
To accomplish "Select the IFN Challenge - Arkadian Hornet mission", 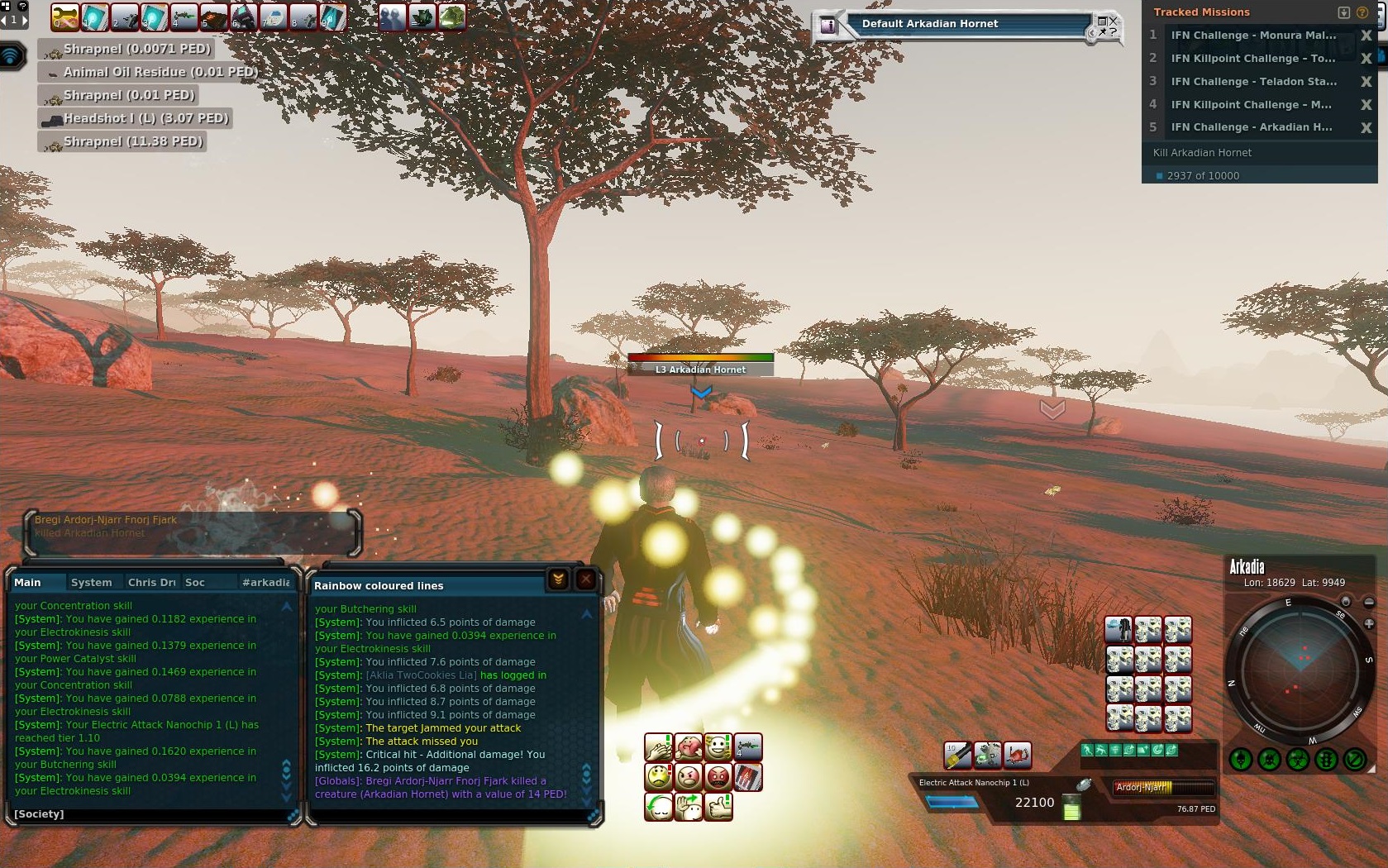I will click(1251, 127).
